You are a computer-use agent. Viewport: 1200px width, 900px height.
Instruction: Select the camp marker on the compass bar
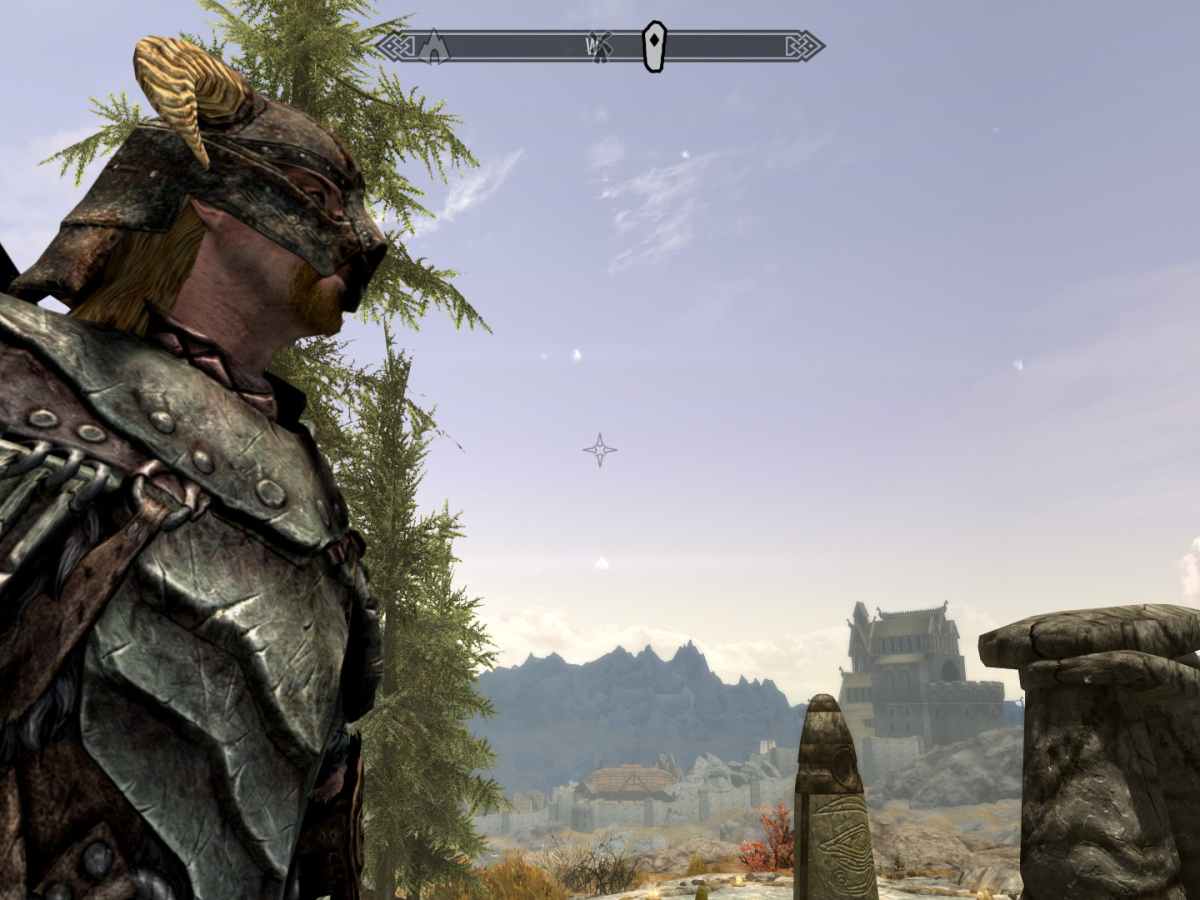click(x=433, y=47)
